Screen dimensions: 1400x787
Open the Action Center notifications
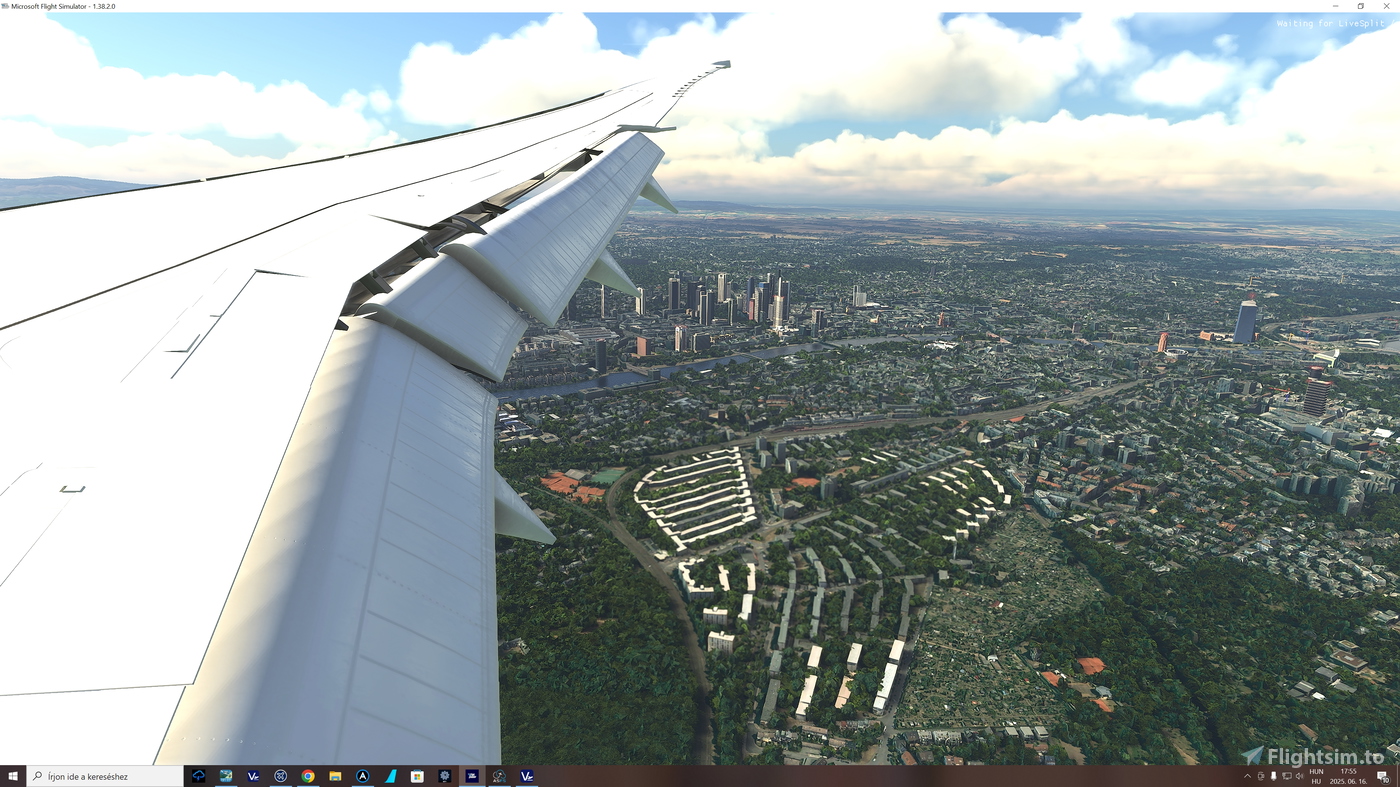pos(1383,775)
